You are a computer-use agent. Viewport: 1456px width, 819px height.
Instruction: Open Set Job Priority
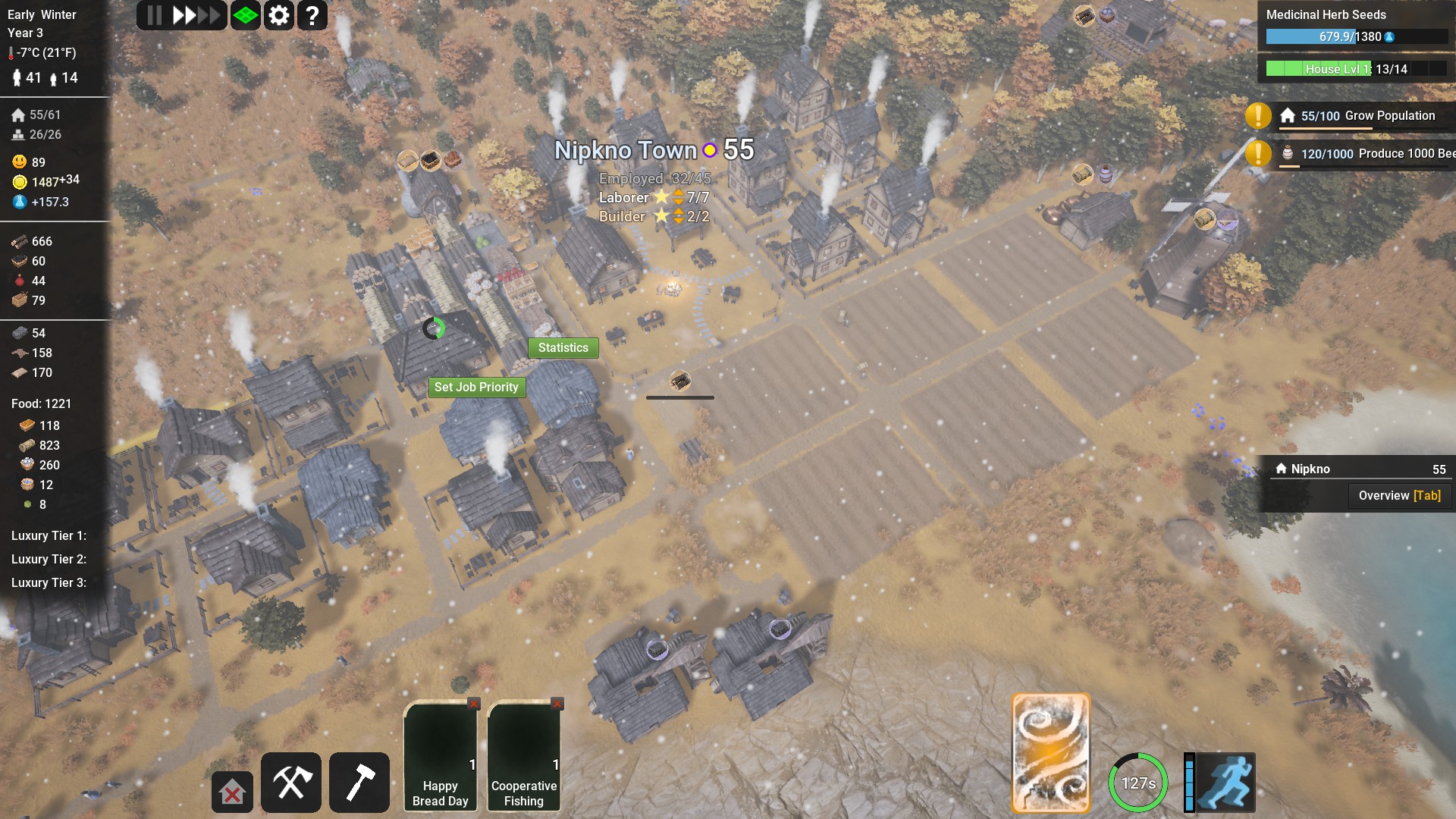(x=476, y=387)
